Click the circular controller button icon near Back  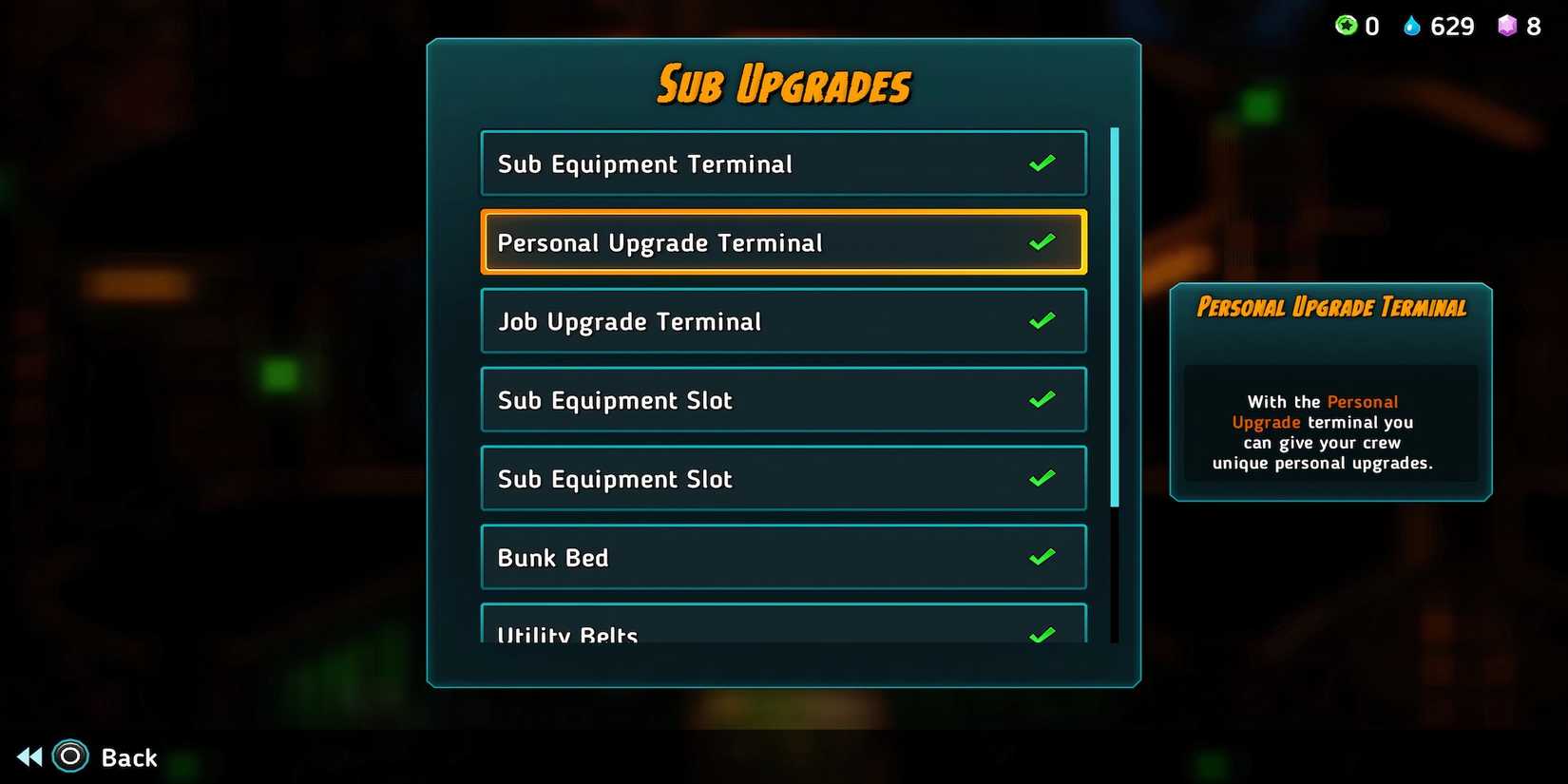(x=68, y=756)
